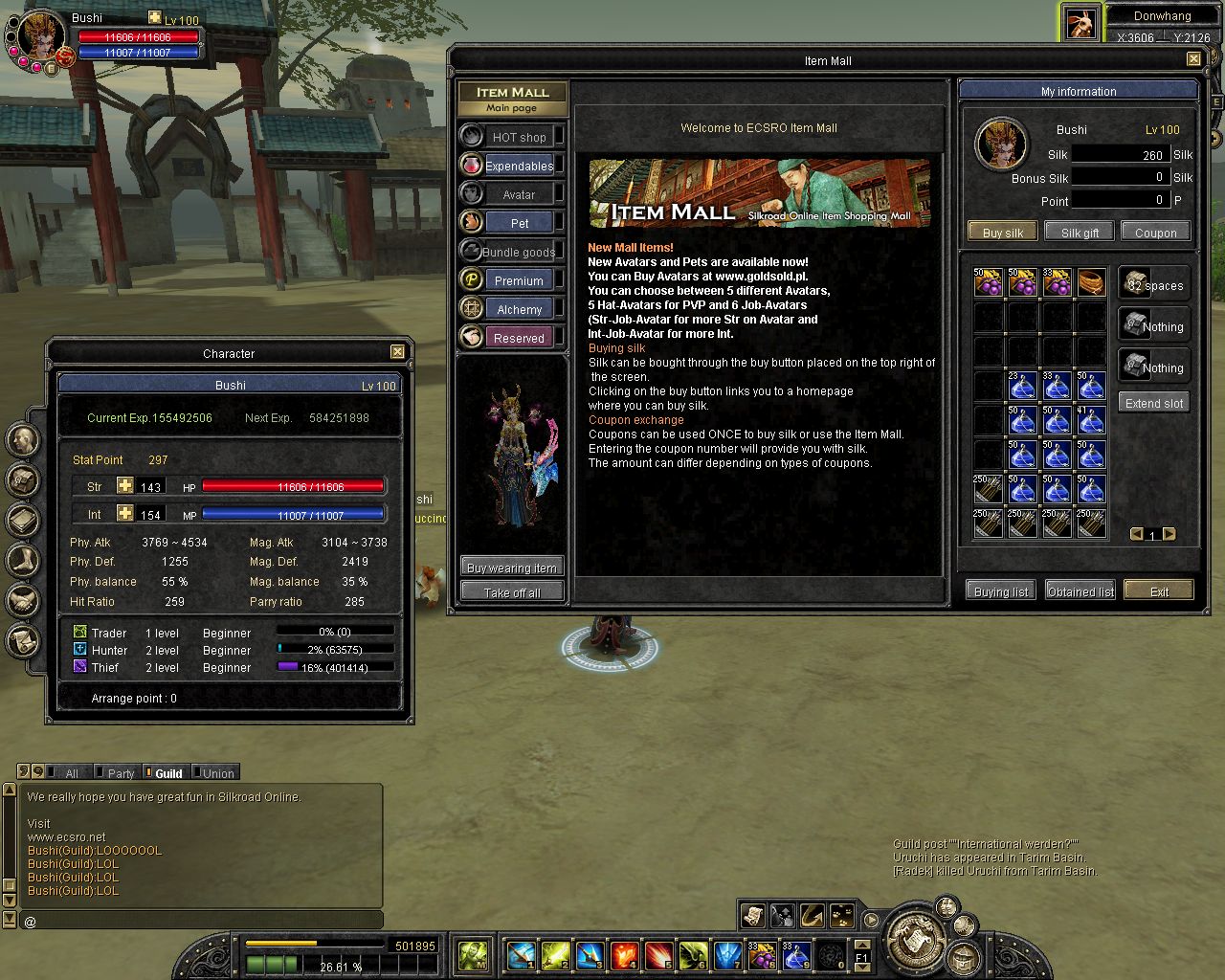Viewport: 1225px width, 980px height.
Task: Open the HOT shop category
Action: click(518, 137)
